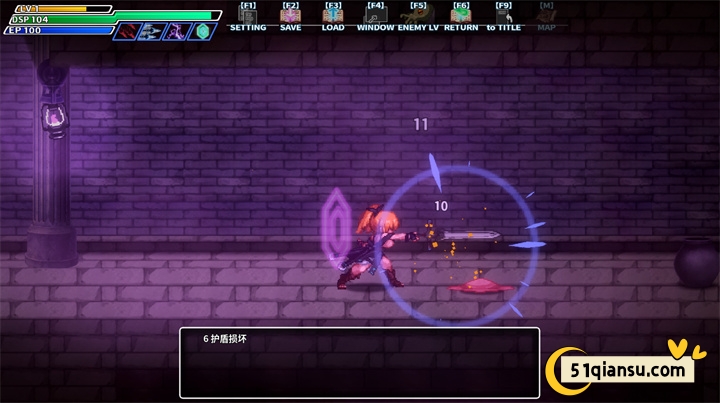Go back via the to TITLE button
This screenshot has height=403, width=720.
pos(504,17)
